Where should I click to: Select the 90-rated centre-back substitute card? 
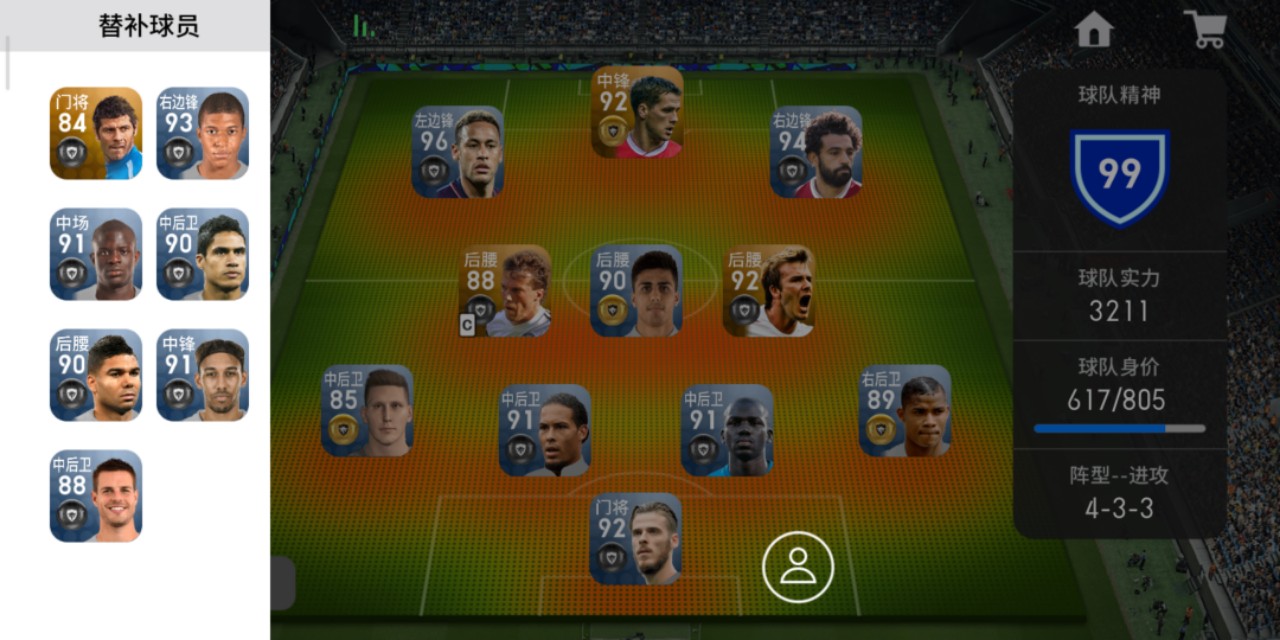(x=202, y=254)
